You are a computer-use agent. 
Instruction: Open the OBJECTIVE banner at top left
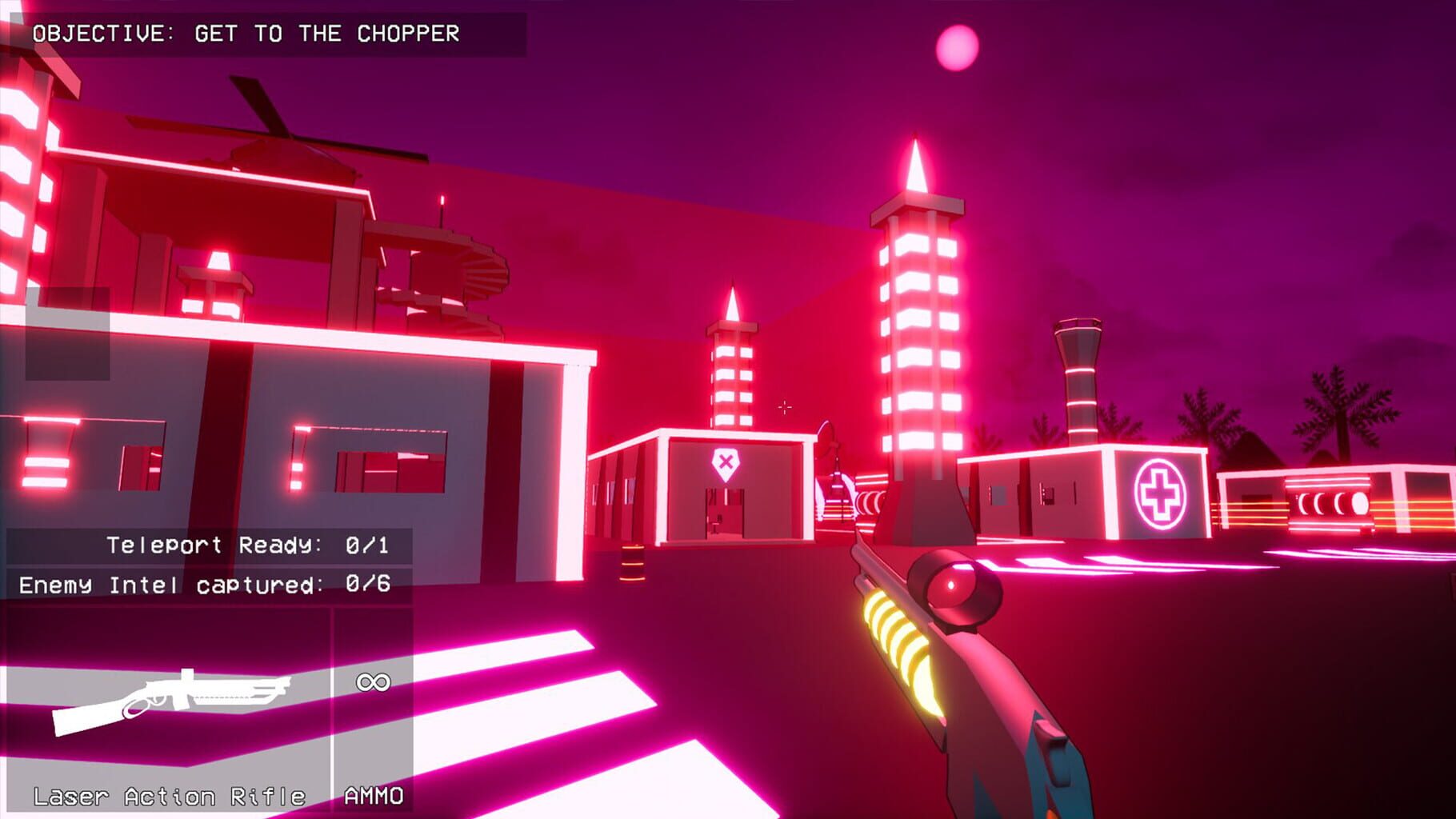tap(104, 34)
